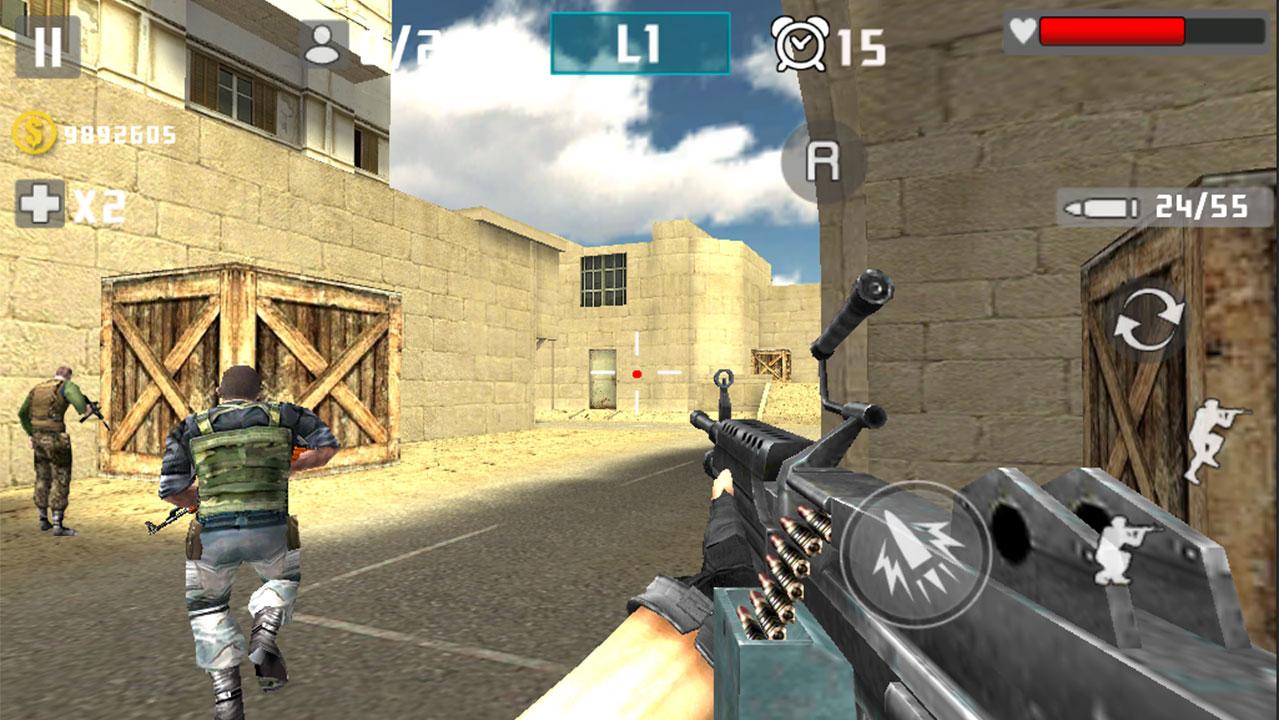Tap the health bar to check HP
Screen dimensions: 1280x720
(x=1120, y=28)
